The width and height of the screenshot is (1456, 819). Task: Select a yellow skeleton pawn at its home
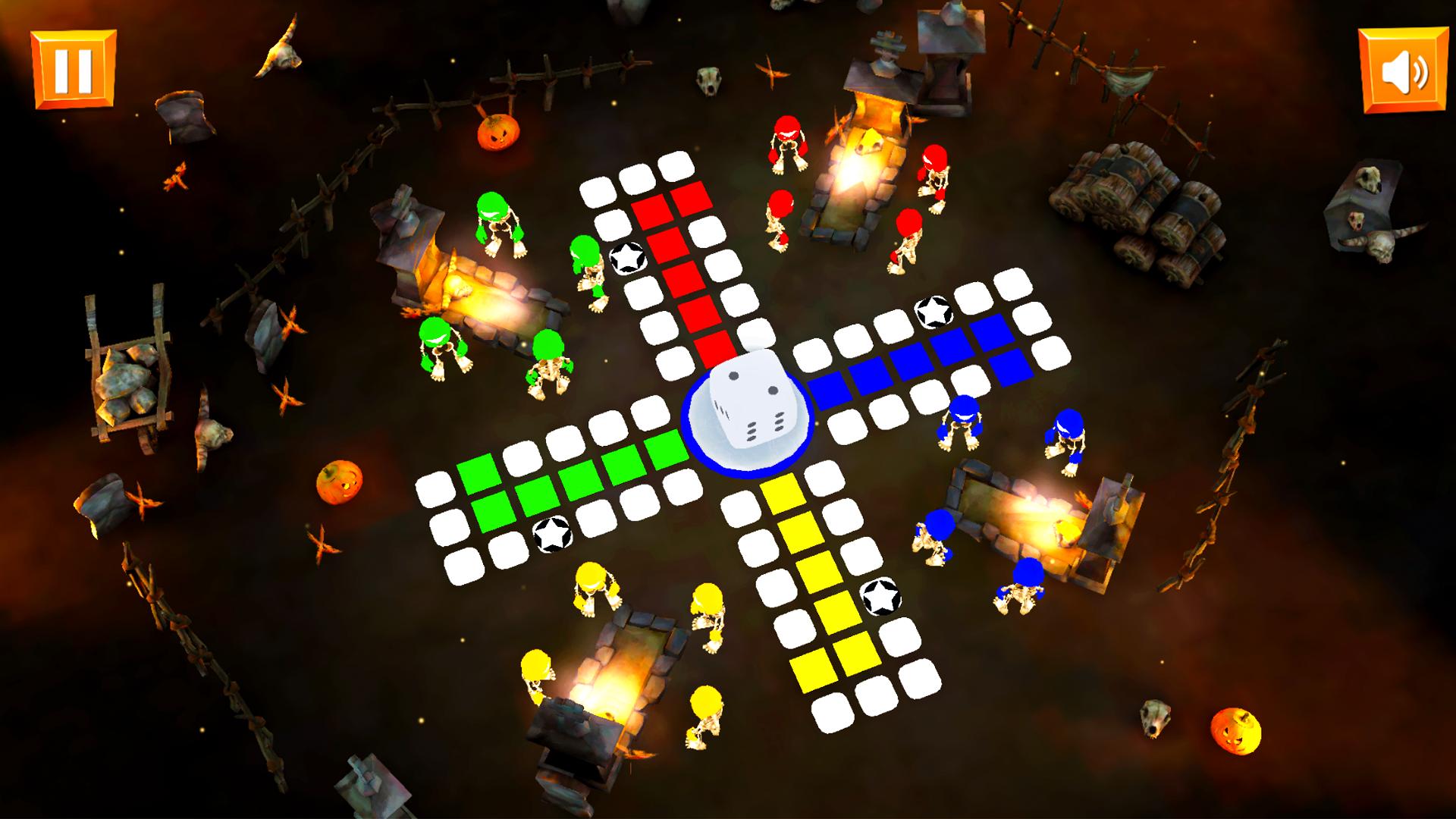pyautogui.click(x=595, y=591)
